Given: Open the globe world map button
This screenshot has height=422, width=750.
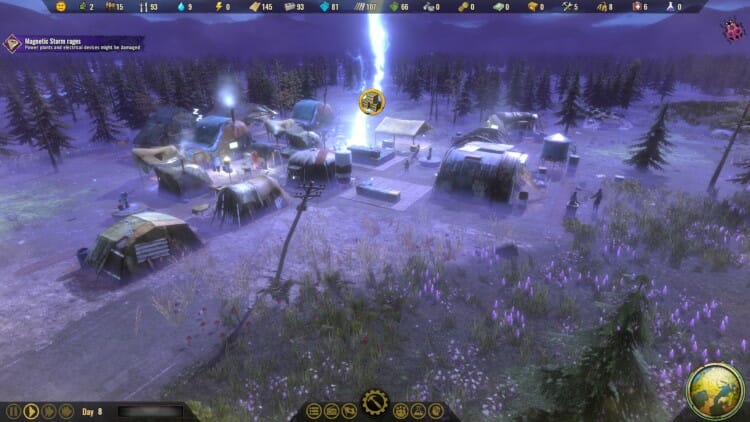Looking at the screenshot, I should (x=714, y=391).
